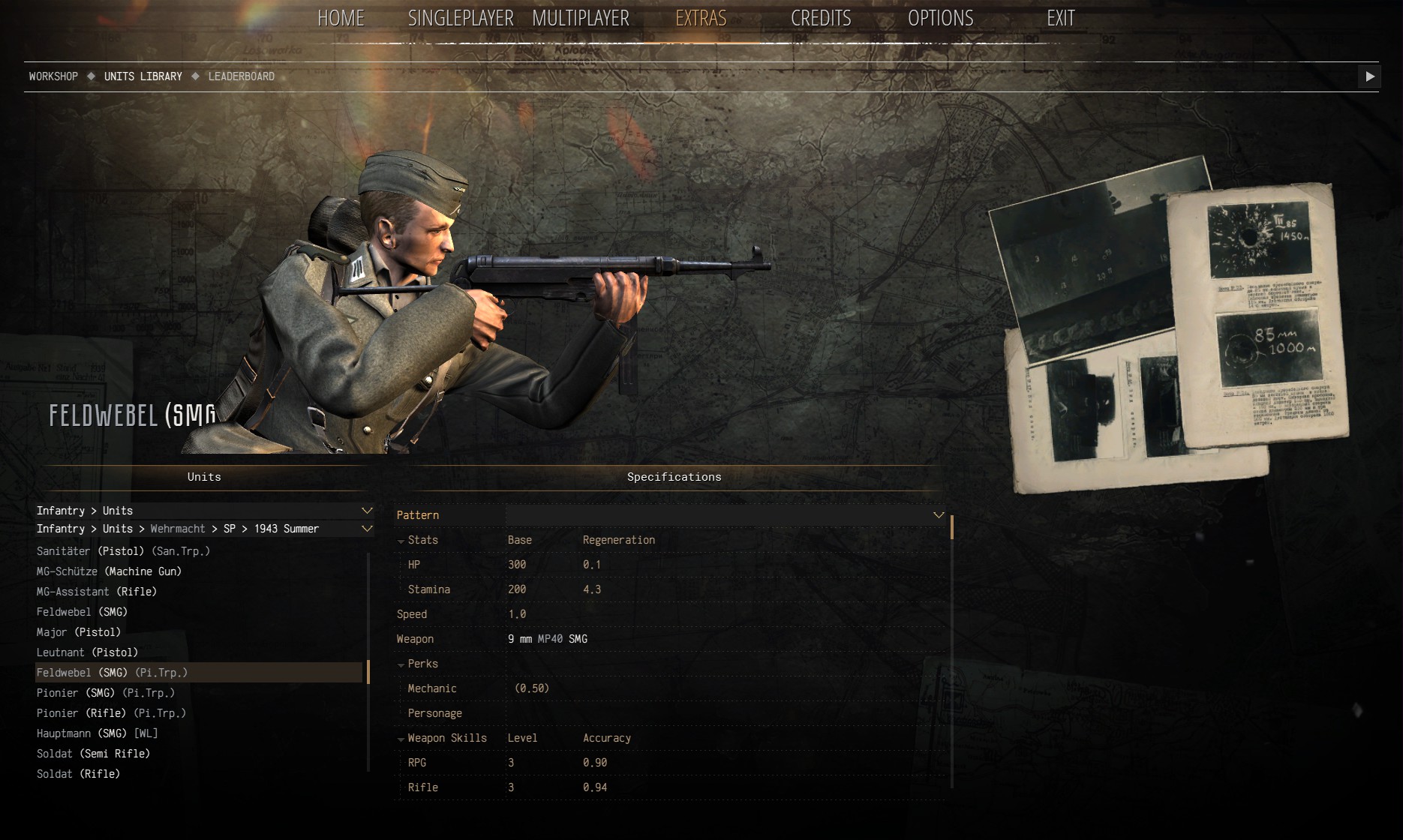Go to the Multiplayer menu
The width and height of the screenshot is (1403, 840).
(x=580, y=19)
